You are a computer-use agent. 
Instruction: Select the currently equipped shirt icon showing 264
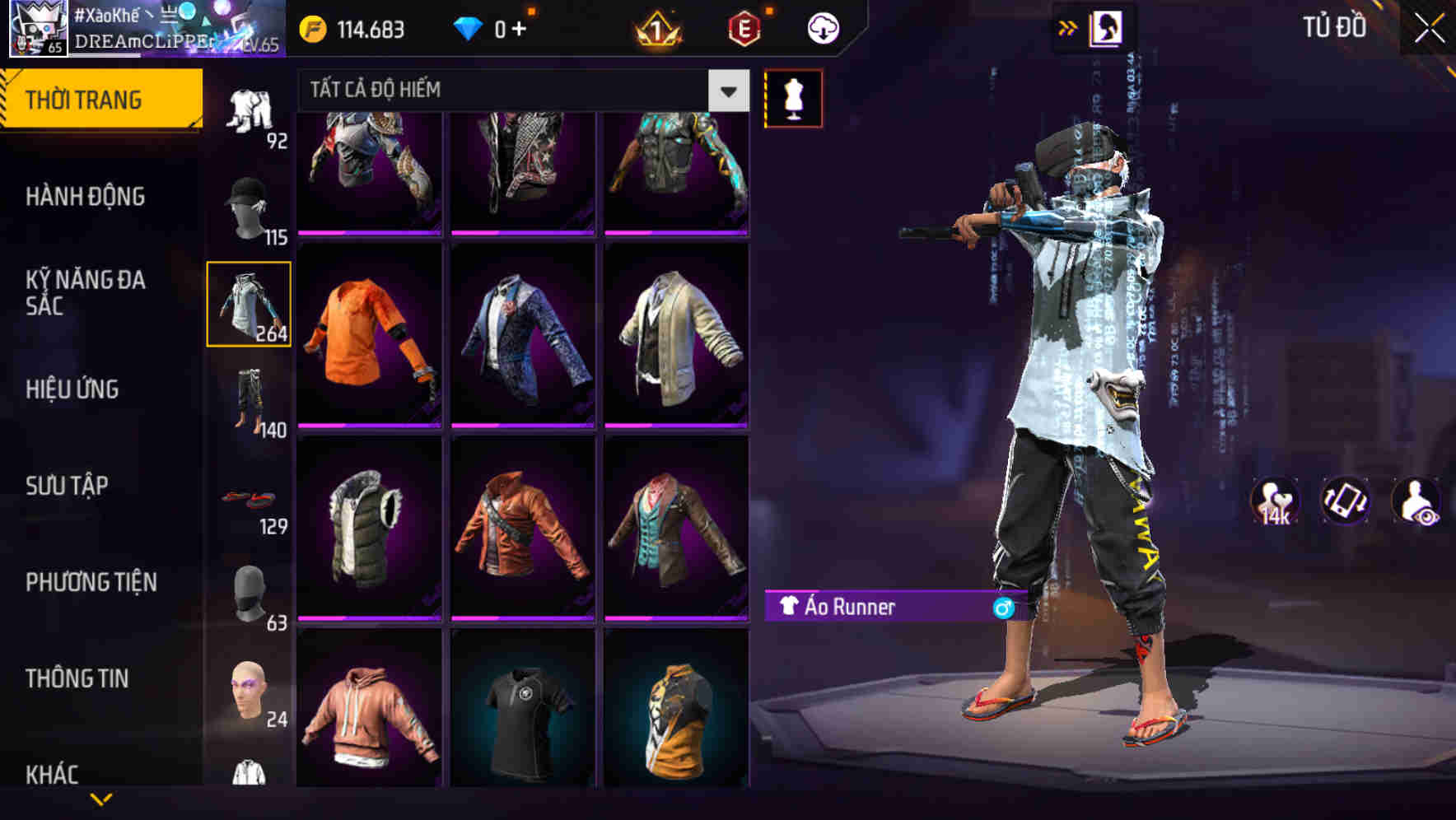pos(250,305)
